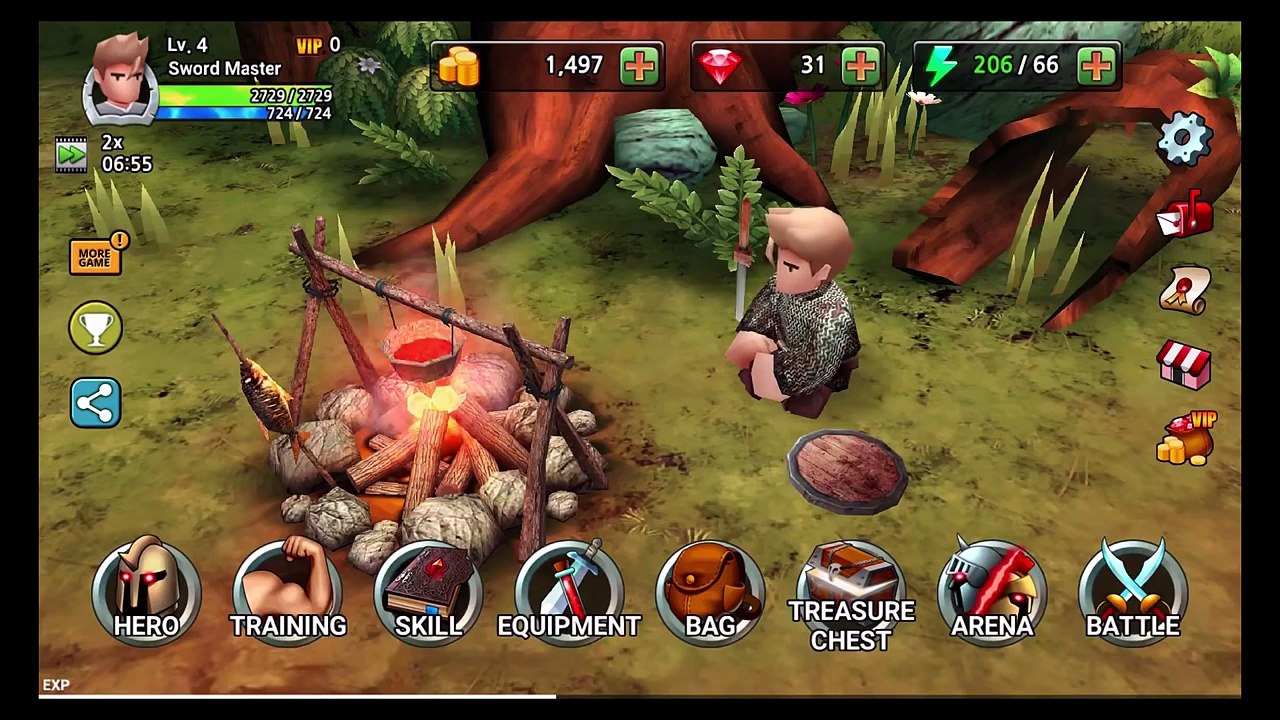Start a Battle
Screen dimensions: 1280x720
coord(1133,592)
